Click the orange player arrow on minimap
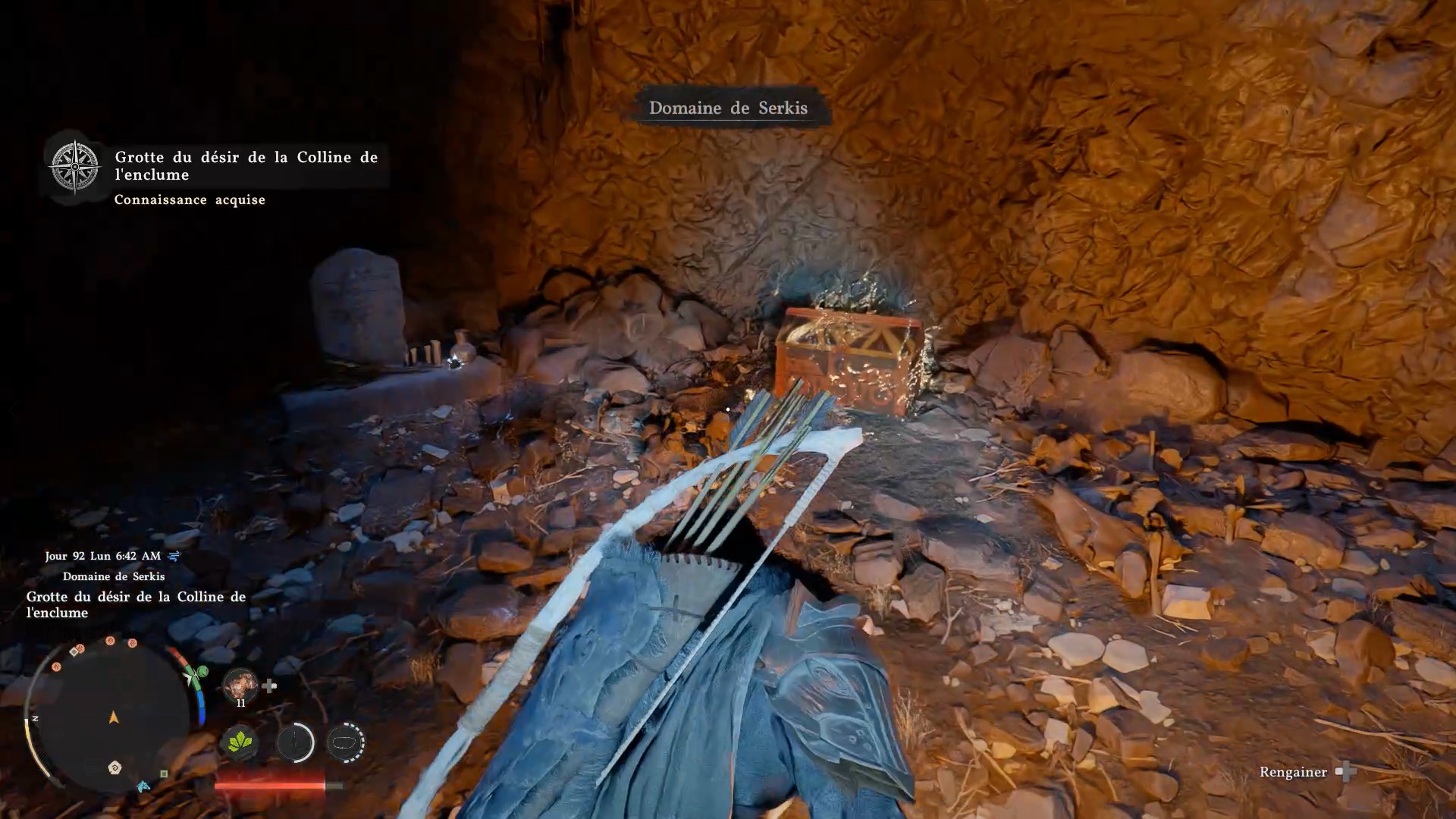 [114, 717]
